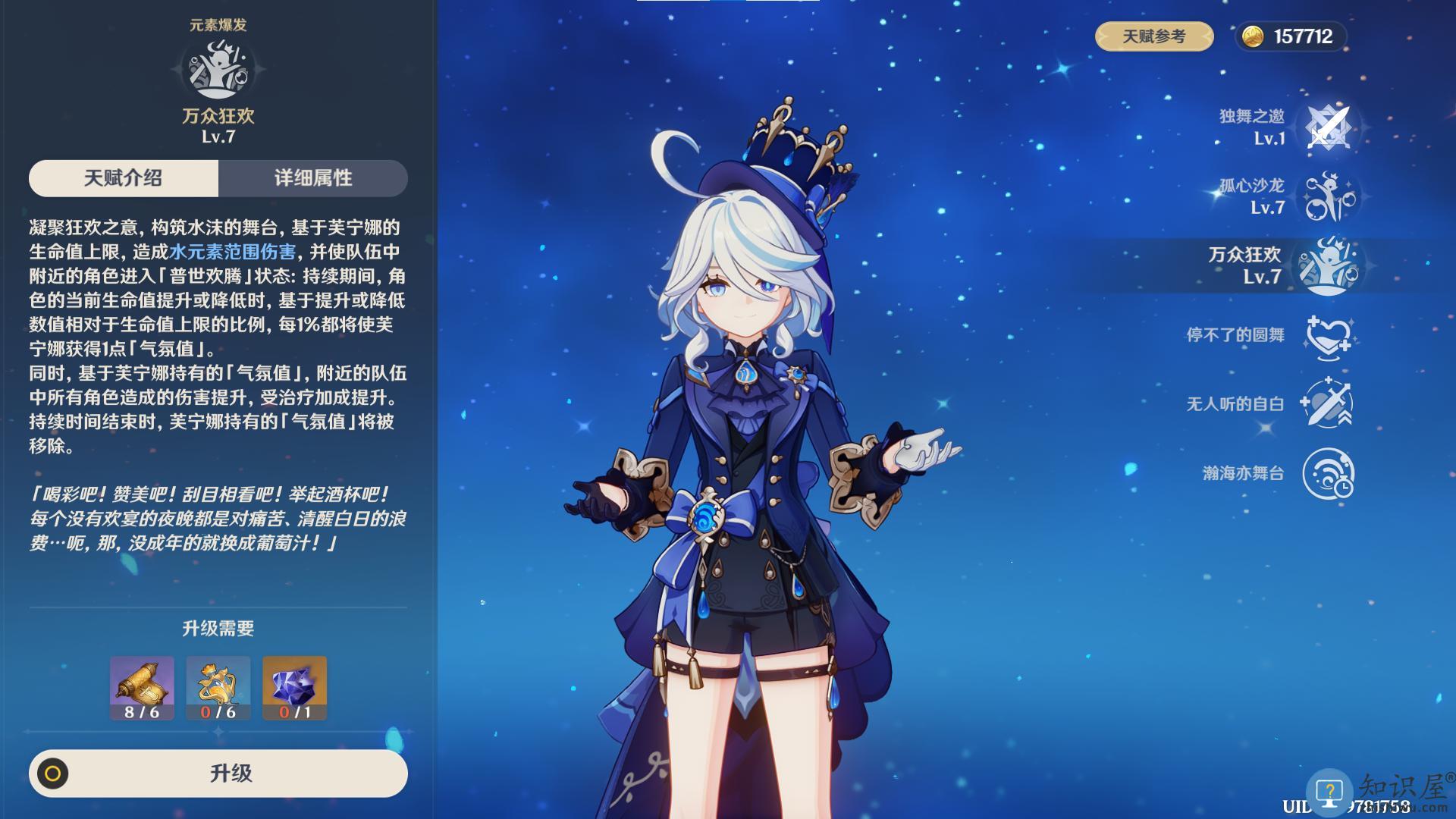The height and width of the screenshot is (819, 1456).
Task: Select the 瀚海亦舞台 utility passive
Action: (x=1329, y=473)
